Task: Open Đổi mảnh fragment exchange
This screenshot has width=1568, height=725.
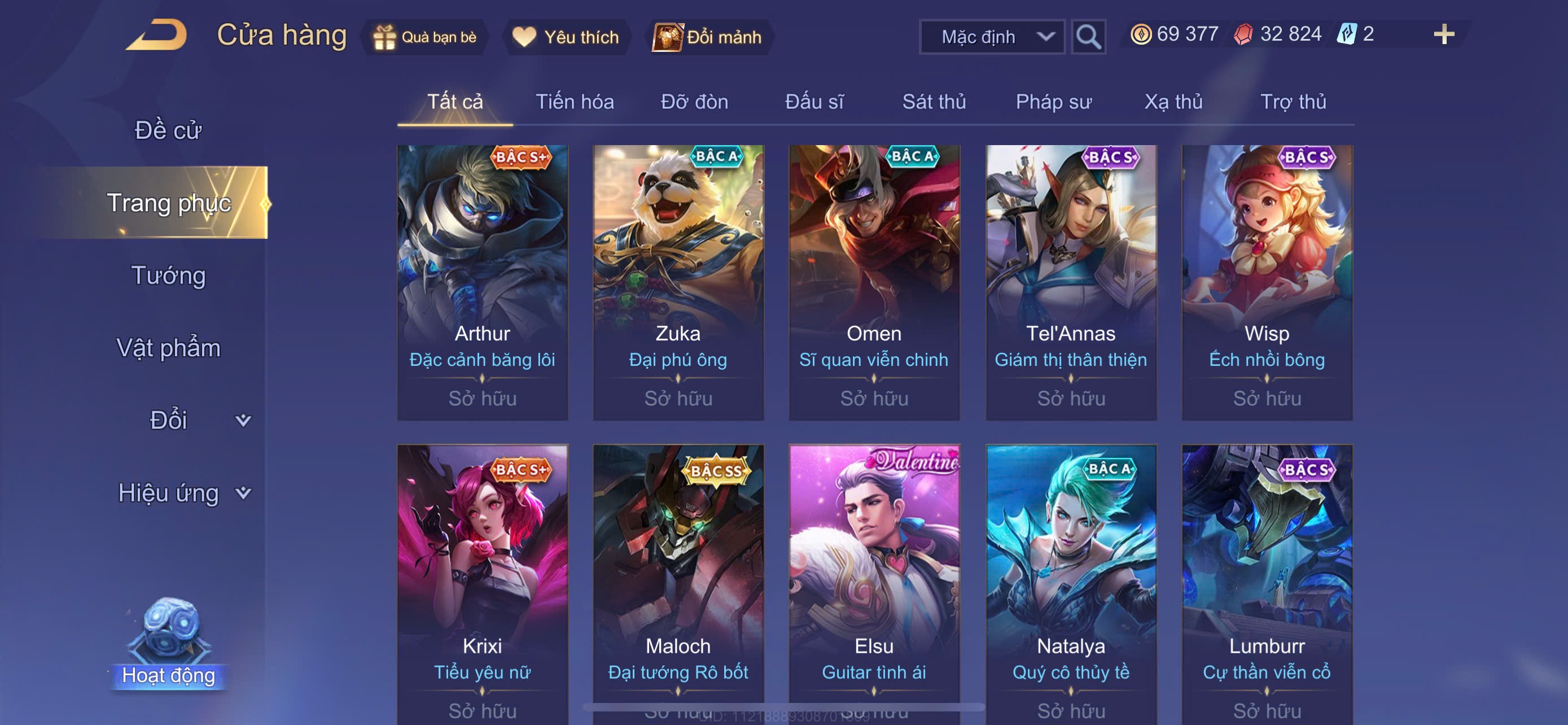Action: tap(708, 37)
